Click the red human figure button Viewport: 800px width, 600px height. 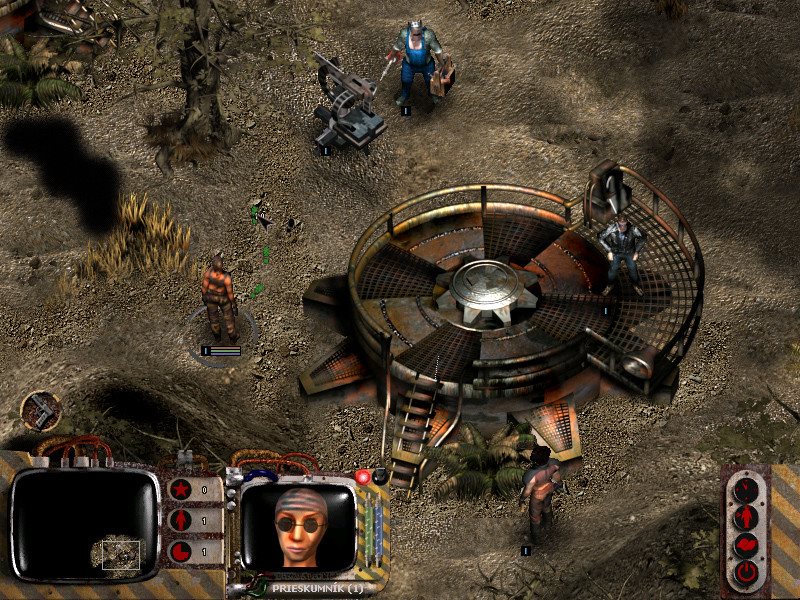[746, 518]
